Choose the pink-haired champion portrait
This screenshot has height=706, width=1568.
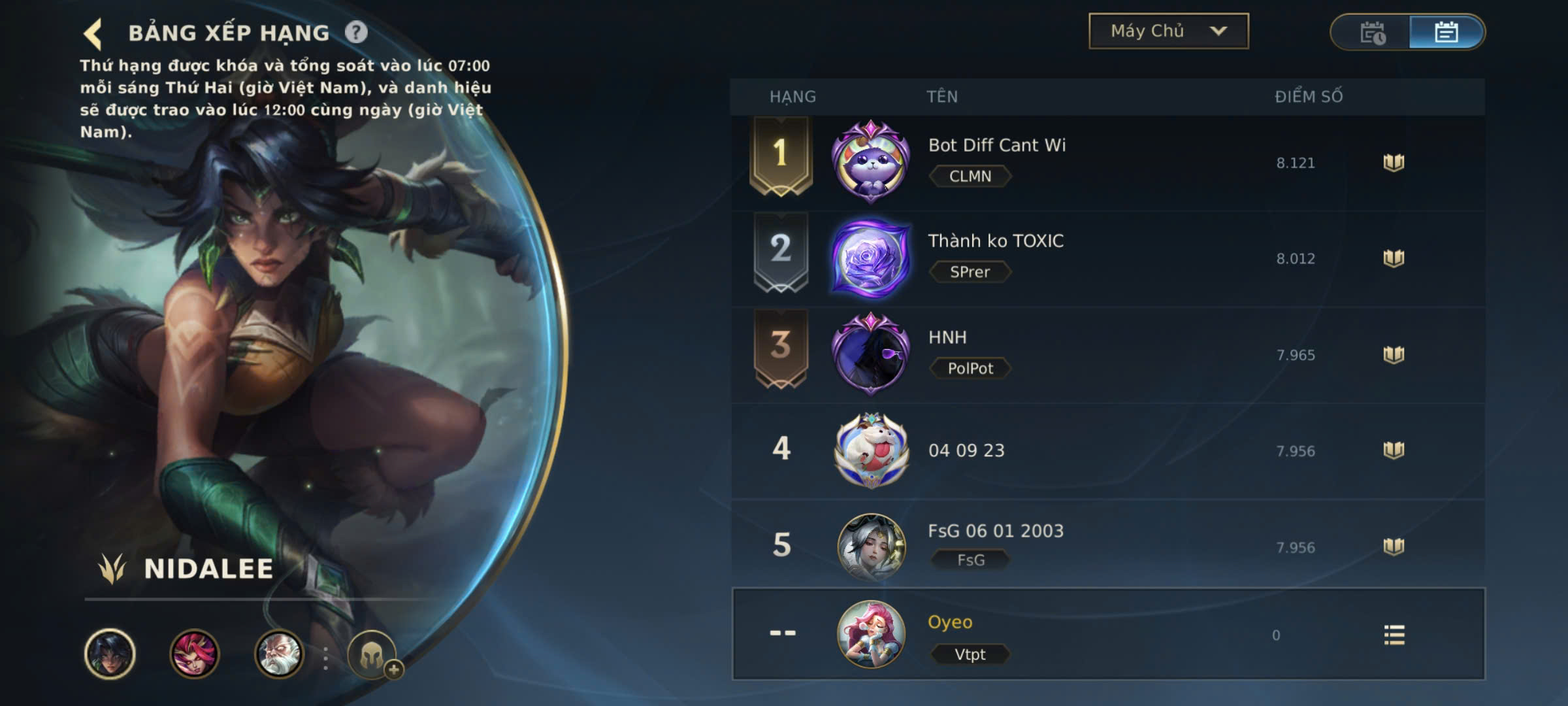click(194, 653)
